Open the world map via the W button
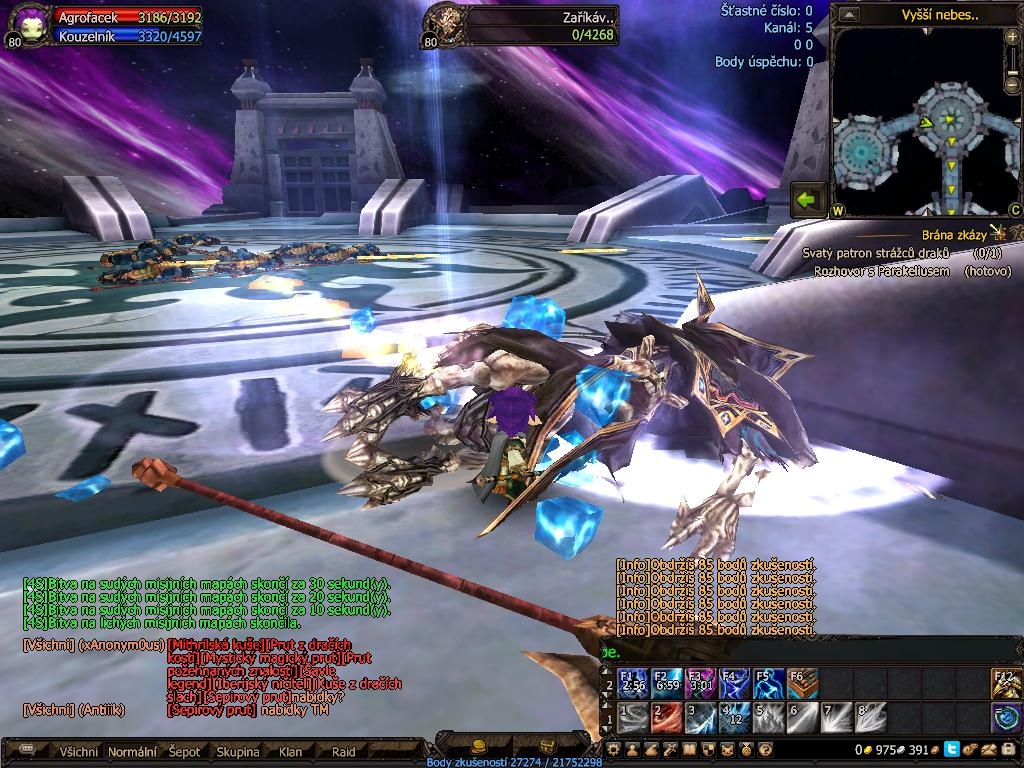Viewport: 1024px width, 768px height. tap(837, 211)
